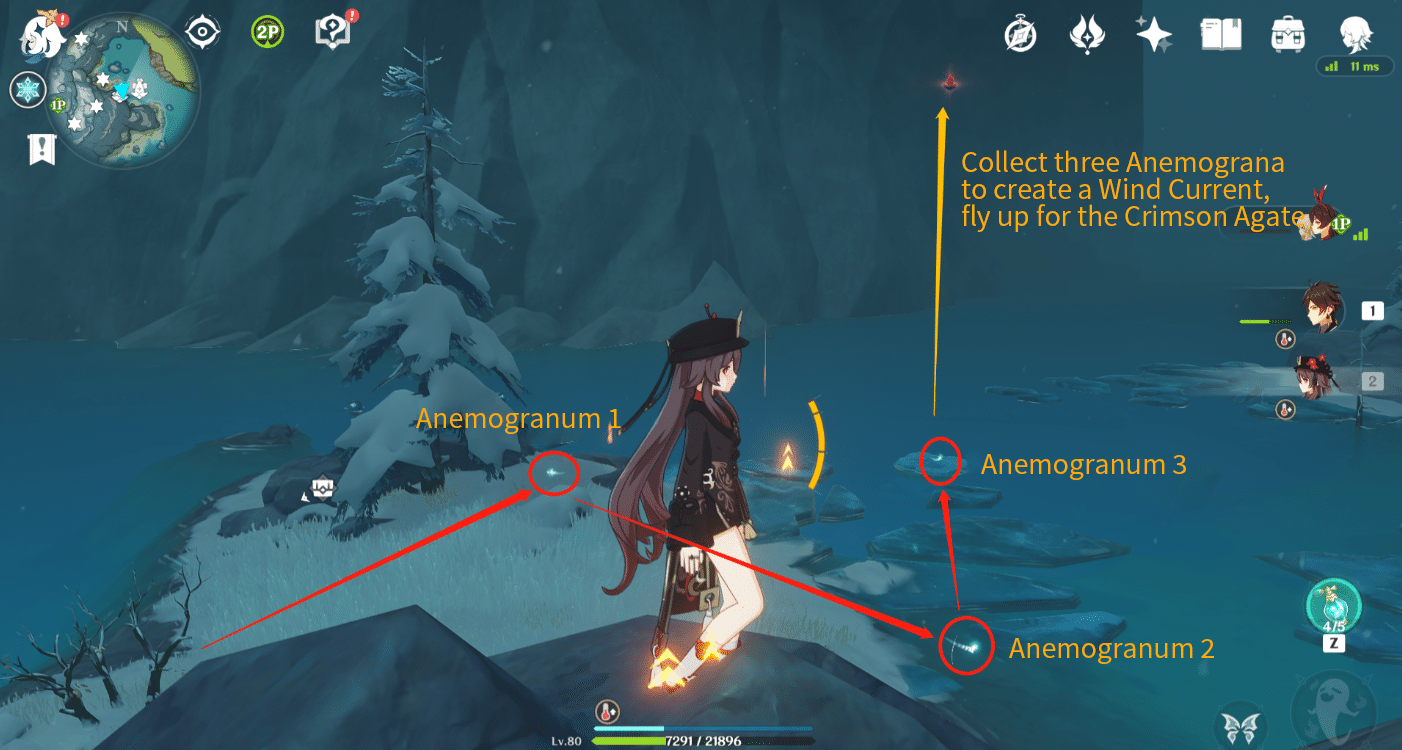Open the 2P co-op menu icon
The image size is (1402, 750).
pyautogui.click(x=266, y=32)
